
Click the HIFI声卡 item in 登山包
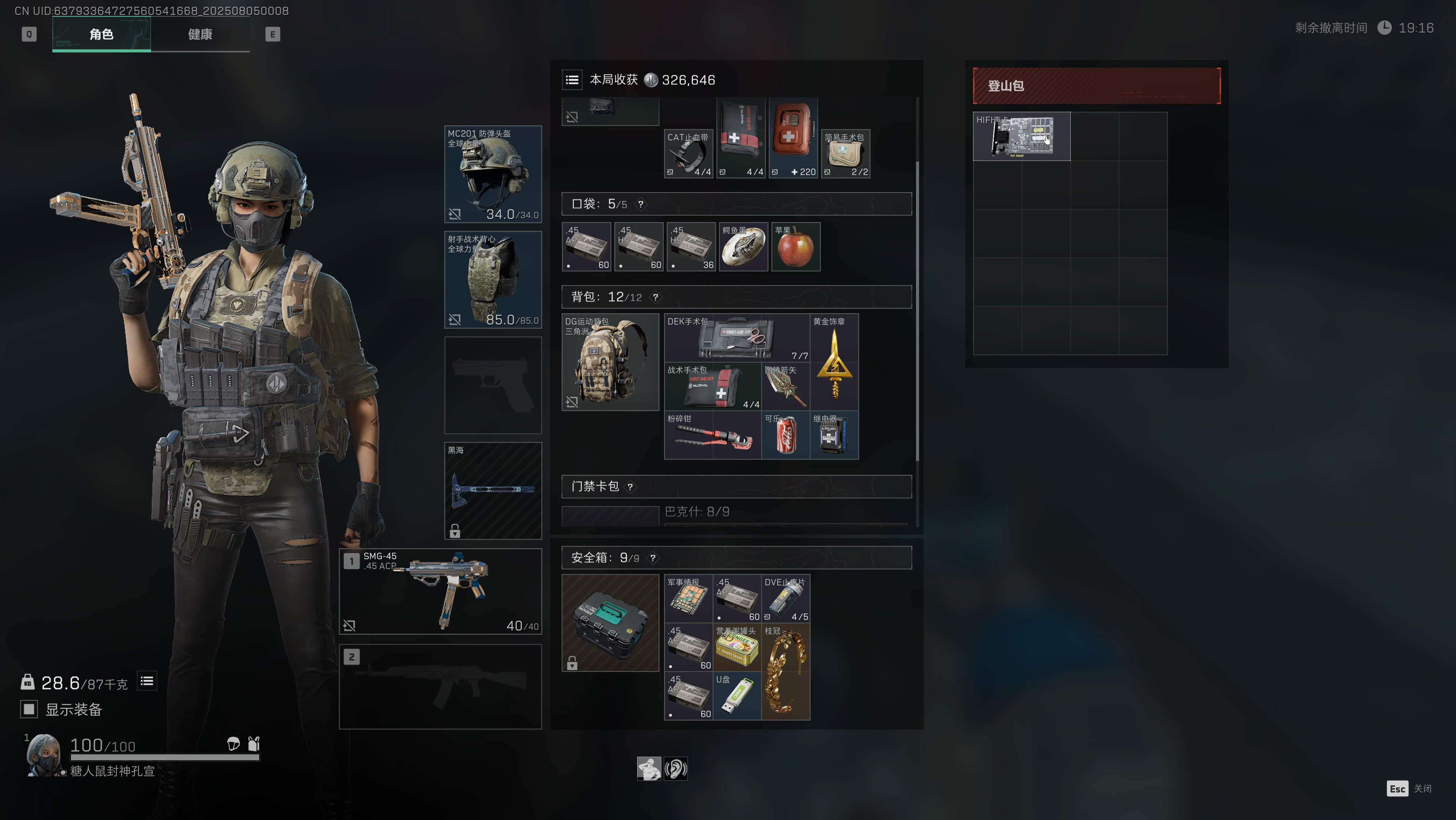1022,136
